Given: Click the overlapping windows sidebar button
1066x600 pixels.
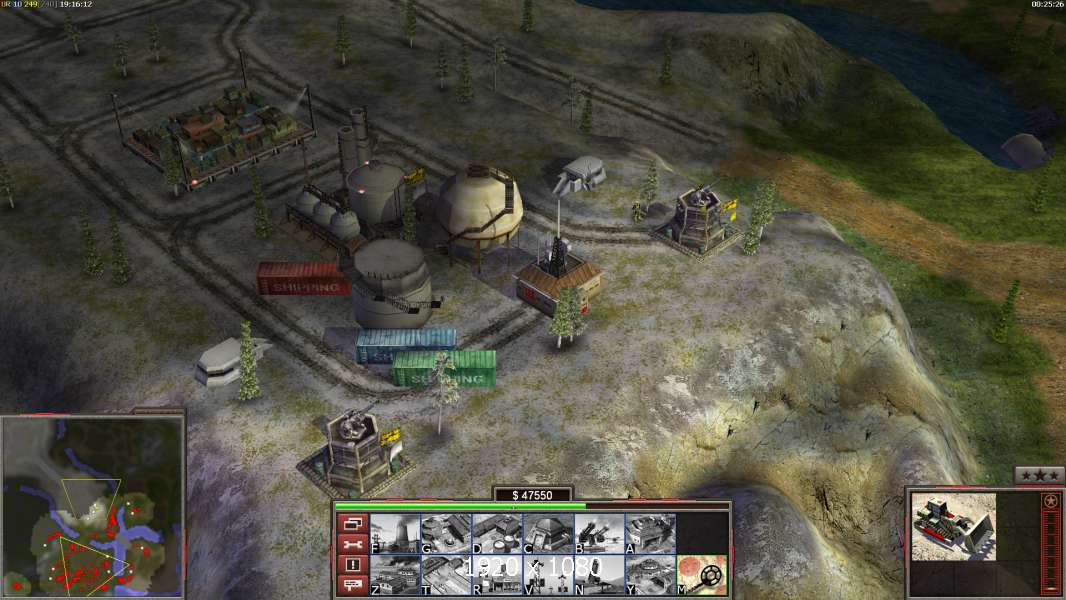Looking at the screenshot, I should coord(352,523).
